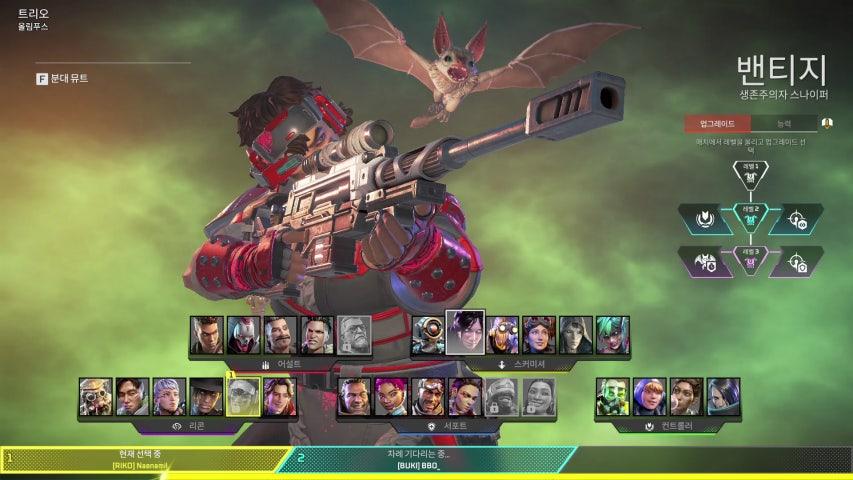Pick Gibraltar from the support row

tap(355, 396)
